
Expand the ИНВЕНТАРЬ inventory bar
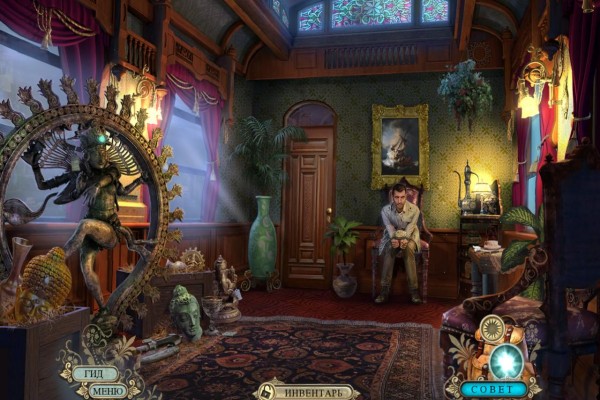coord(314,391)
